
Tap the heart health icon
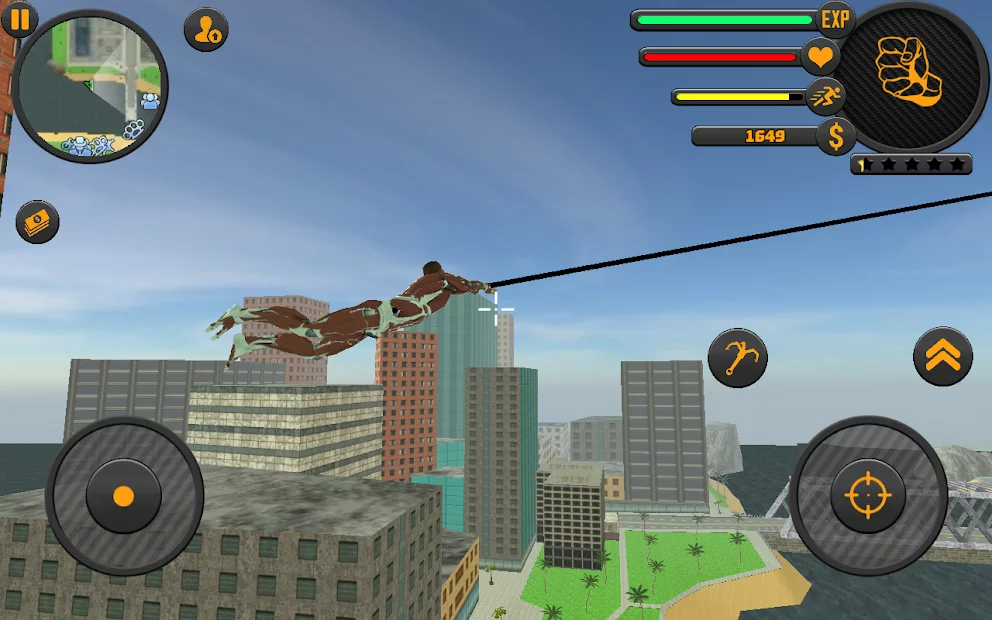[820, 56]
